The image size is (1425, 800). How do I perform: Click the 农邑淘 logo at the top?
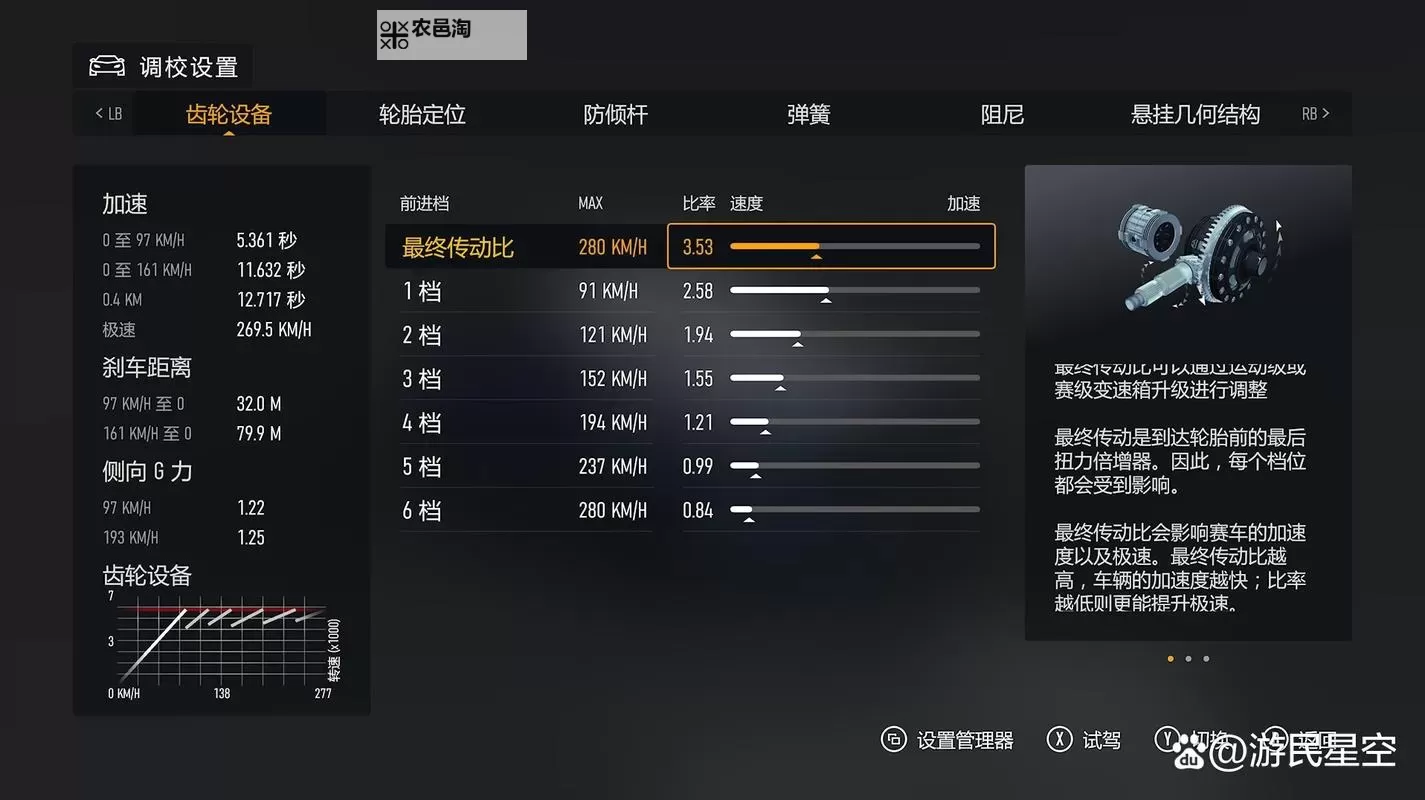tap(451, 34)
